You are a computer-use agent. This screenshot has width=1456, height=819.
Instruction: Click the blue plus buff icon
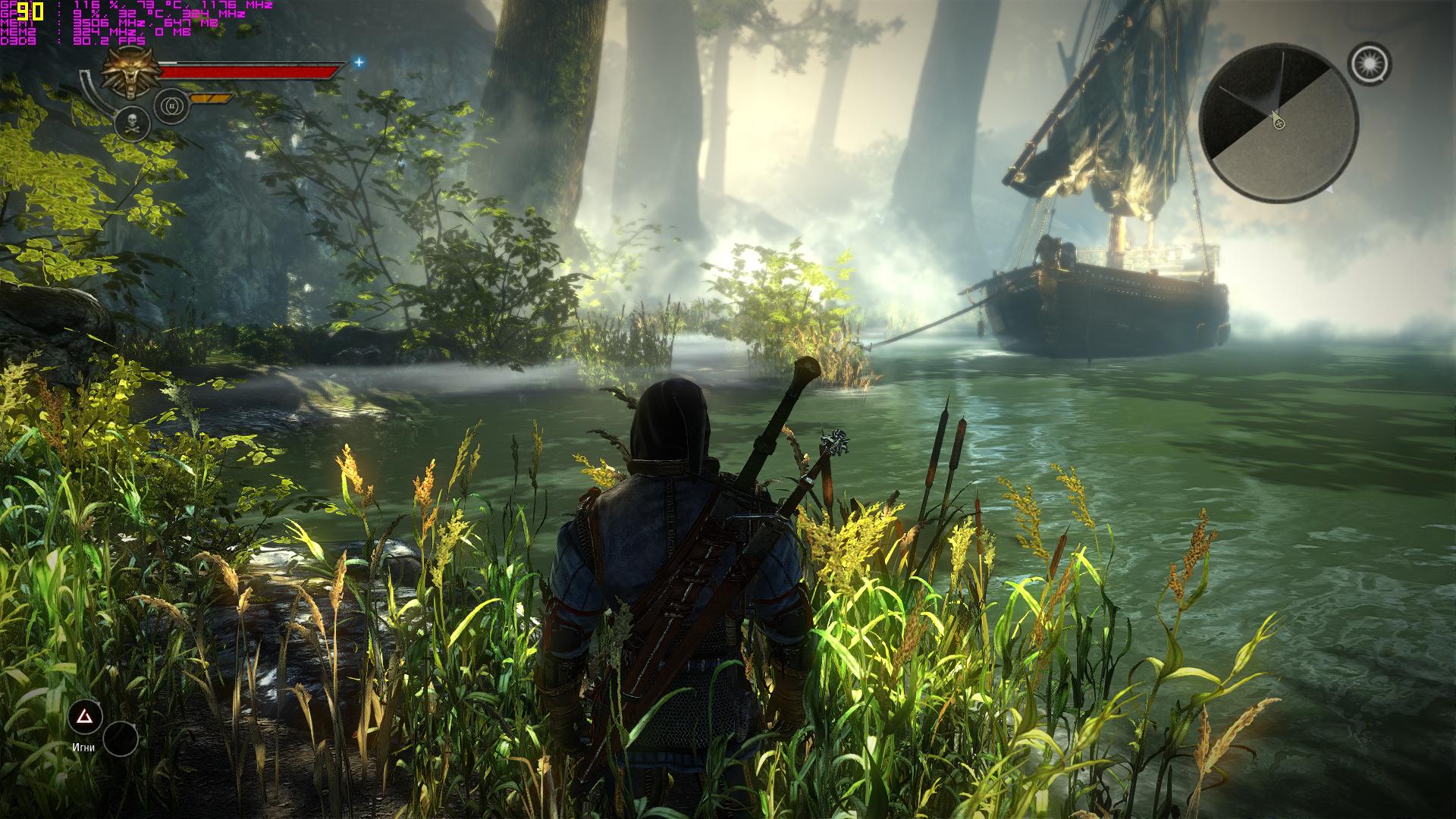pyautogui.click(x=359, y=62)
